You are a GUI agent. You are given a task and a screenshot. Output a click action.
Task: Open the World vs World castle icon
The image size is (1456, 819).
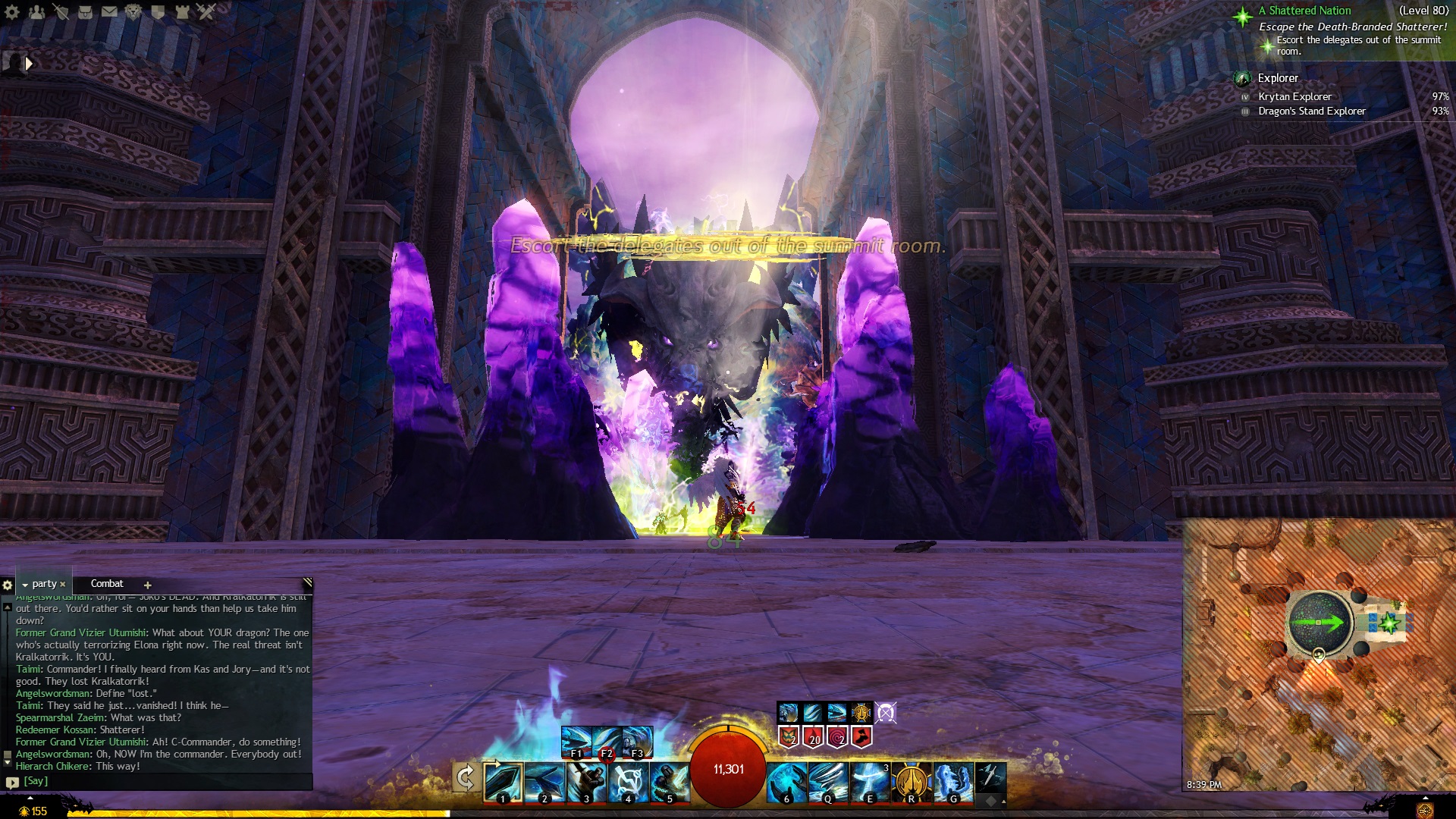click(x=182, y=12)
